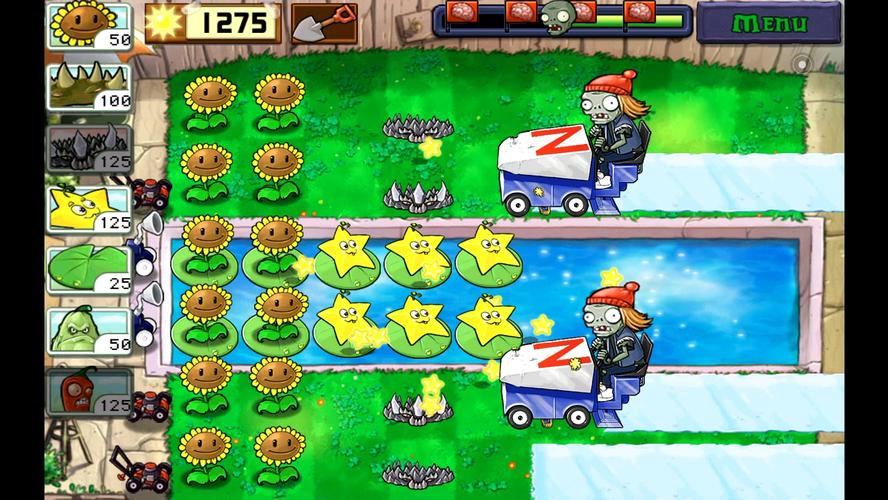Choose the Lily Pad seed packet
The height and width of the screenshot is (500, 888).
click(89, 269)
